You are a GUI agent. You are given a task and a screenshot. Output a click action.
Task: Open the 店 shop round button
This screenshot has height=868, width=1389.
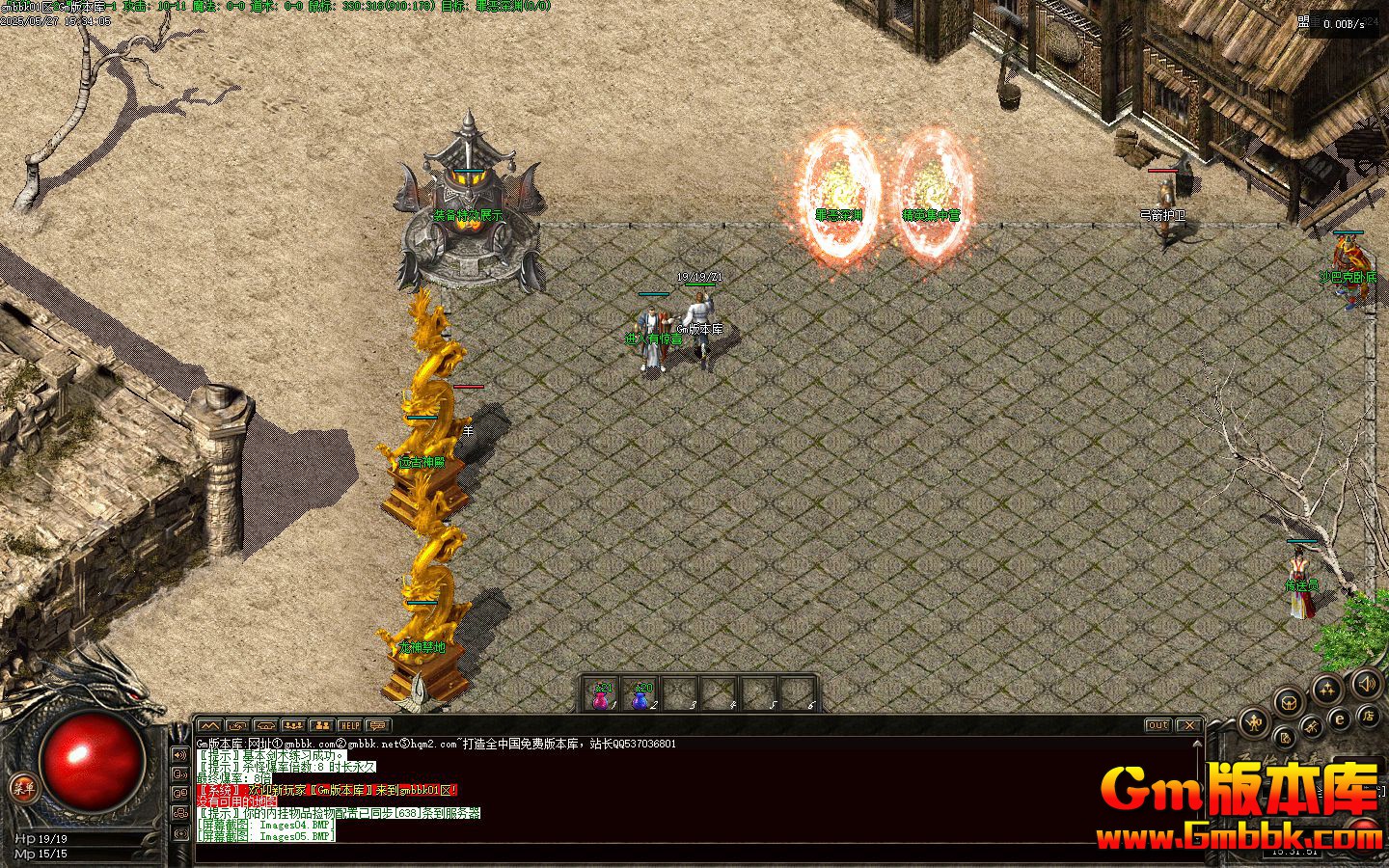tap(1367, 716)
